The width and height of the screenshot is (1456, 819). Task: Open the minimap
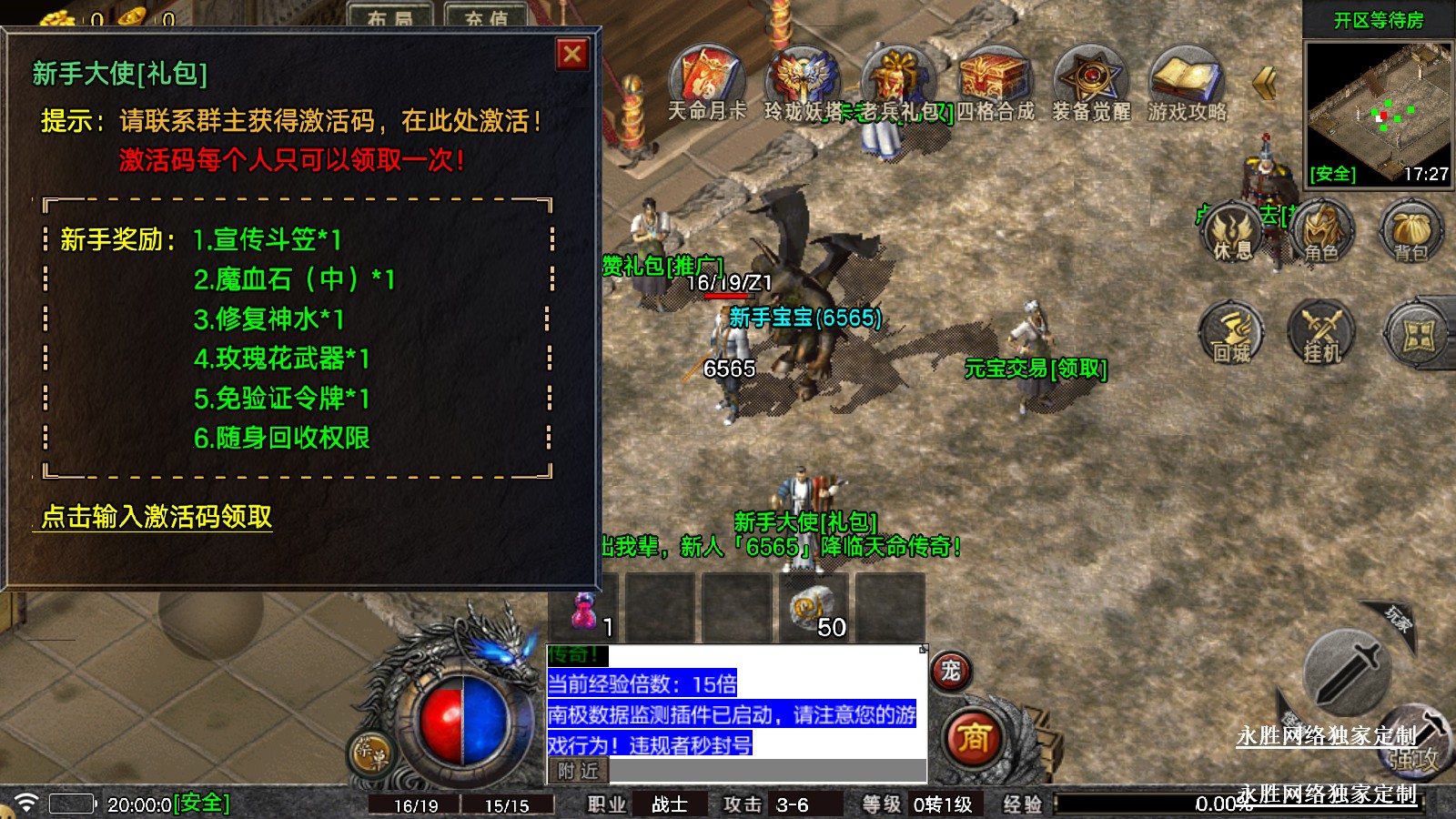pyautogui.click(x=1379, y=113)
